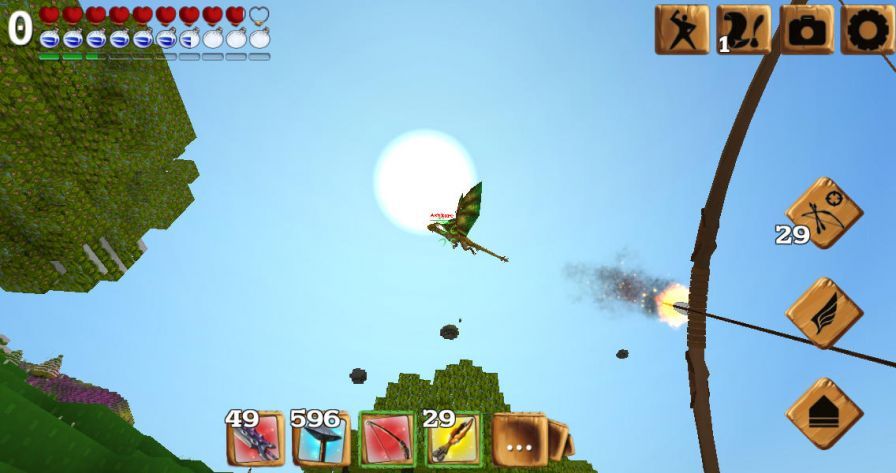The height and width of the screenshot is (473, 896).
Task: Select the red bow hotbar slot
Action: click(387, 439)
